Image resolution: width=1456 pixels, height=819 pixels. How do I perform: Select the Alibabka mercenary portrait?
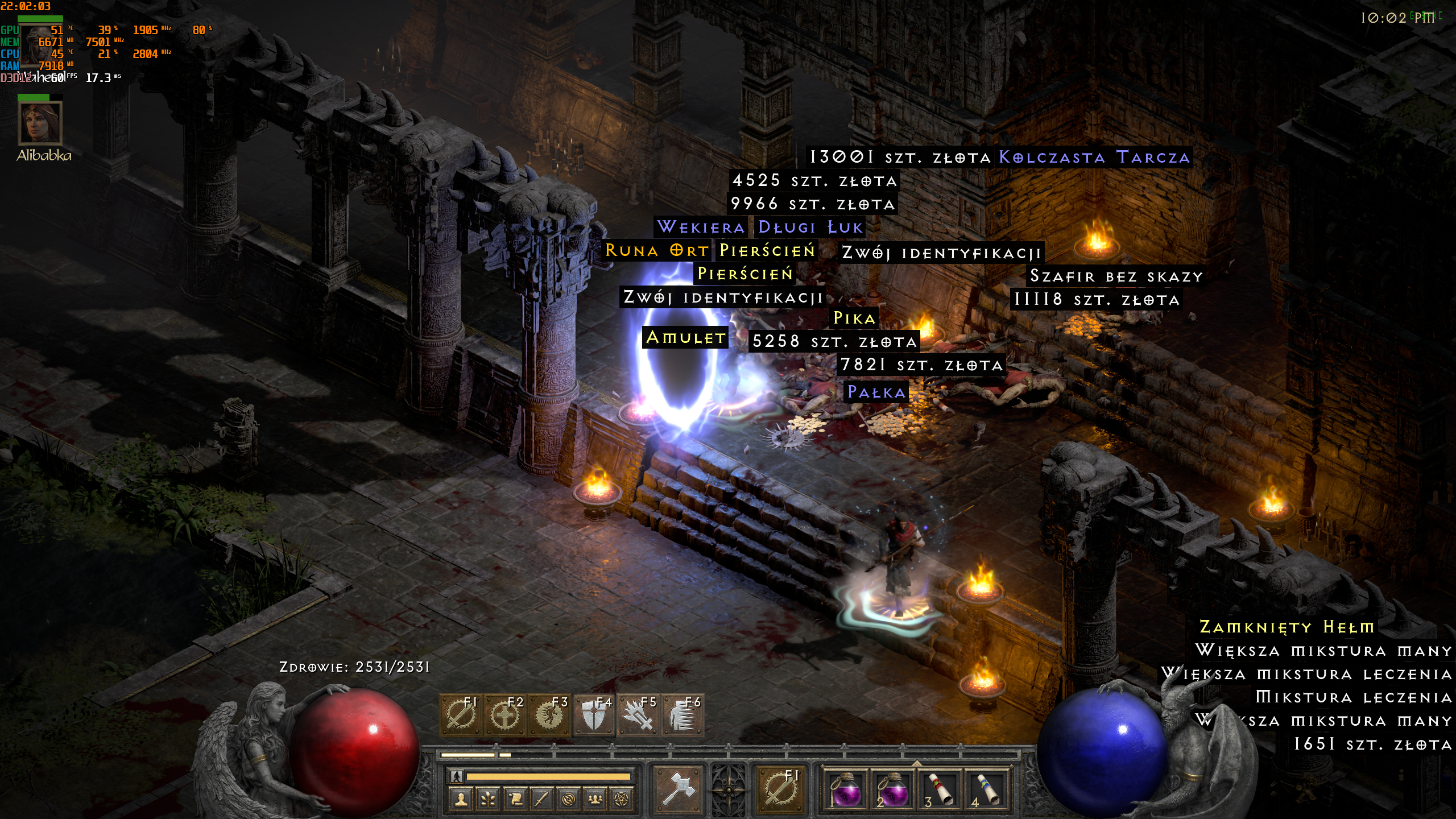(x=40, y=123)
